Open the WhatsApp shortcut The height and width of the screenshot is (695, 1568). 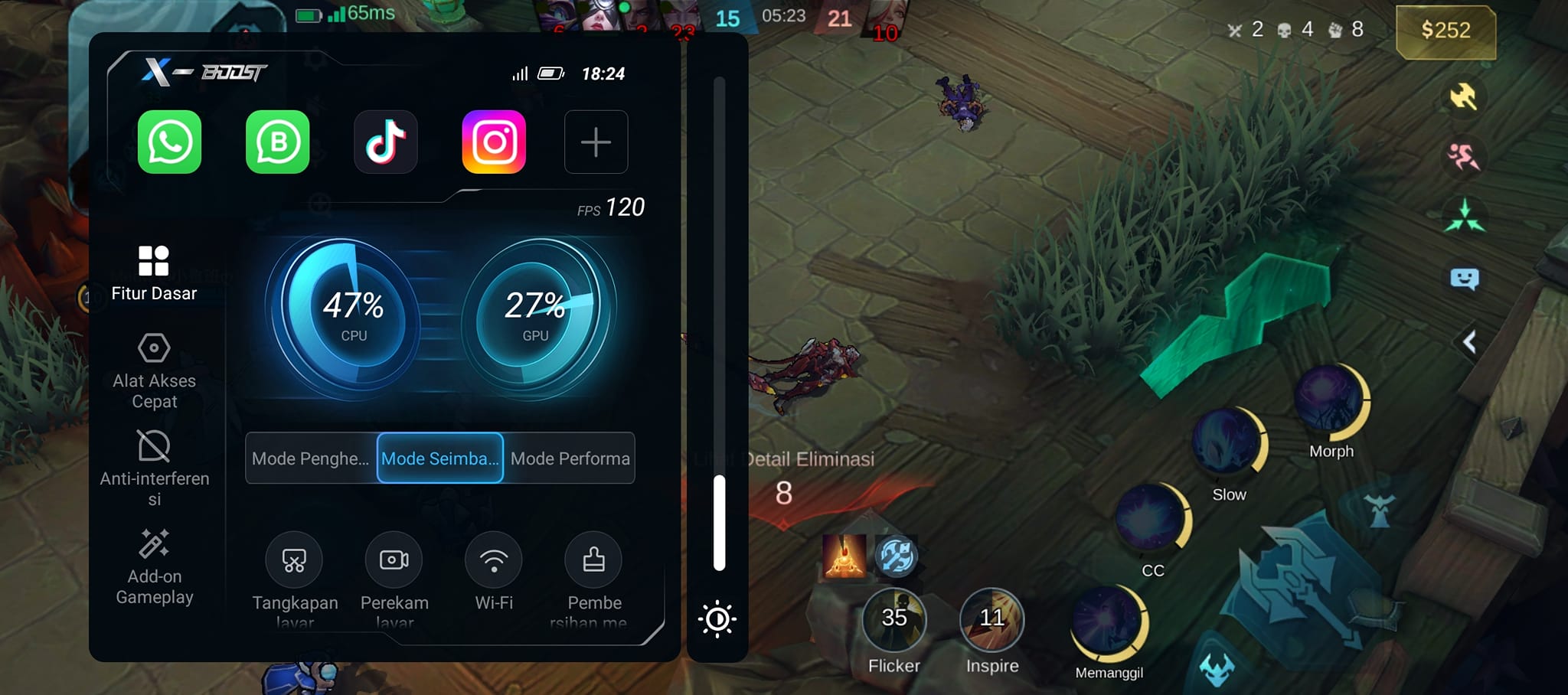[x=169, y=142]
